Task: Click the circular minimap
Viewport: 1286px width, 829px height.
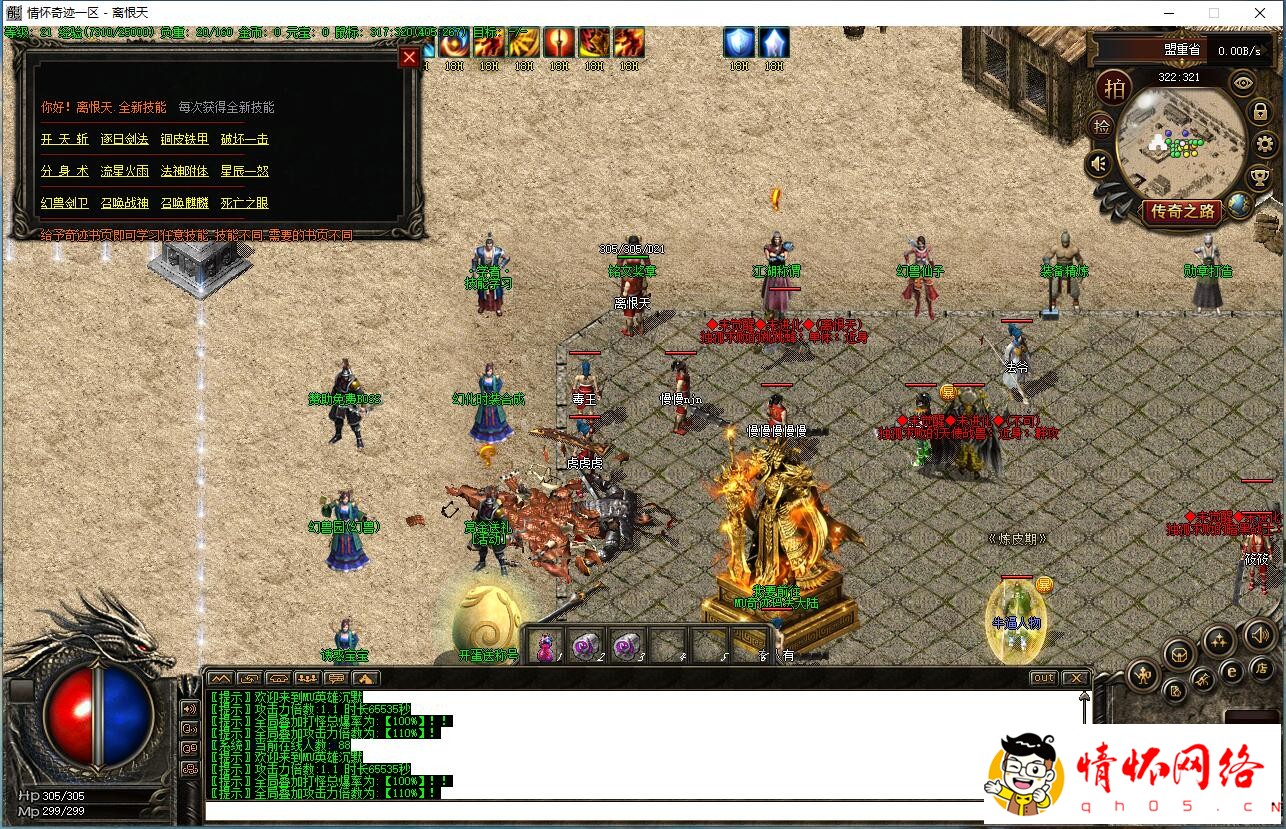Action: click(x=1181, y=141)
